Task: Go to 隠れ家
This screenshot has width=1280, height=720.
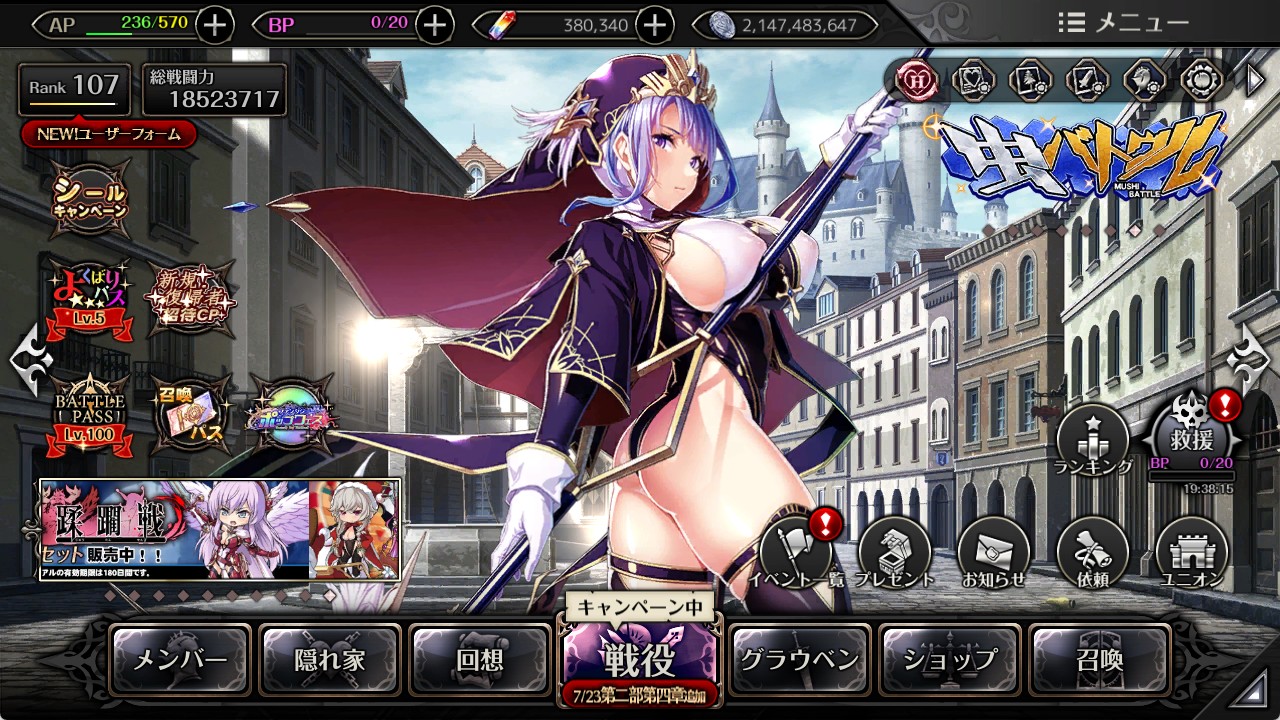Action: [x=330, y=660]
